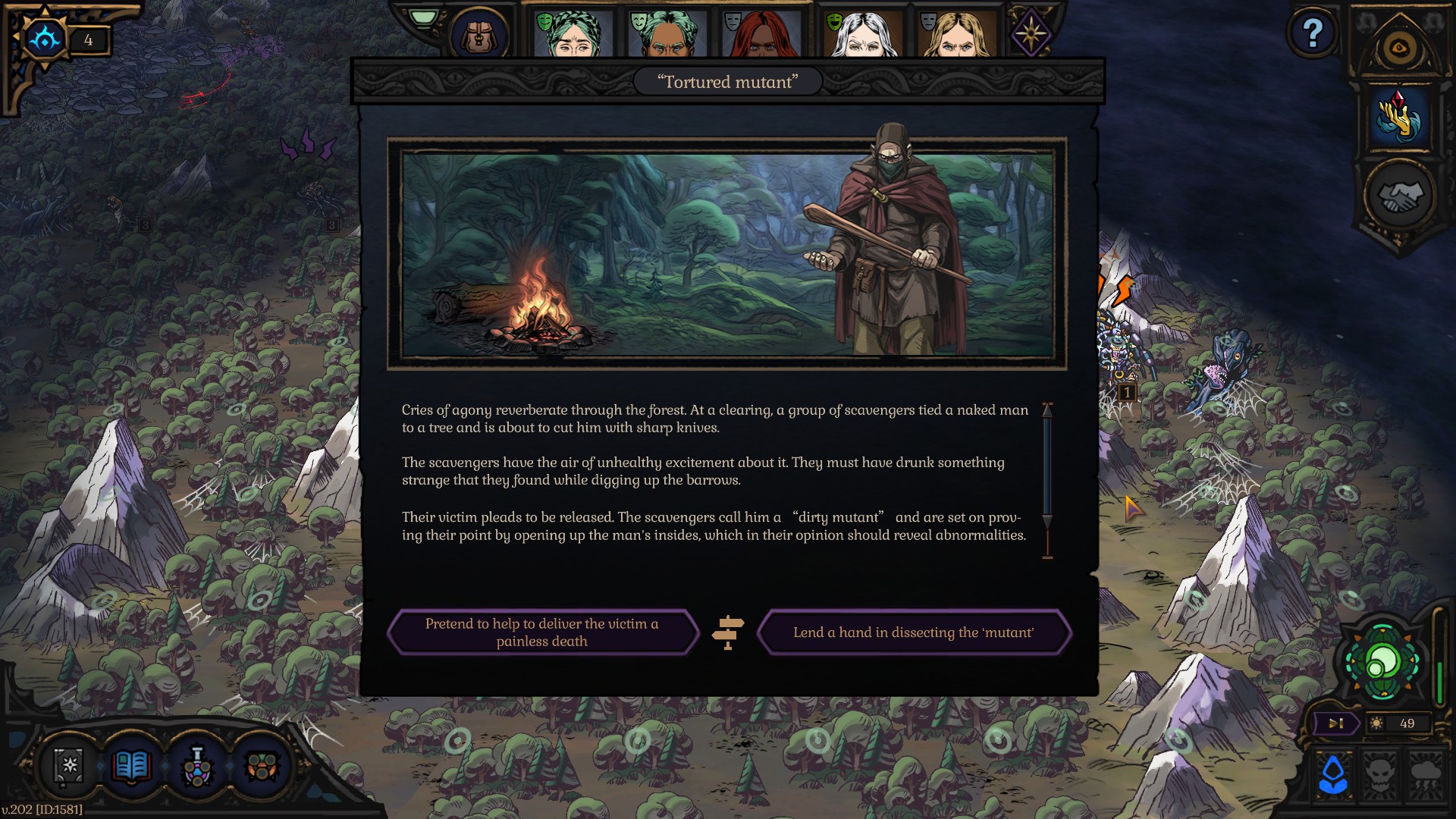The width and height of the screenshot is (1456, 819).
Task: Choose 'Lend a hand in dissecting the mutant'
Action: click(913, 632)
